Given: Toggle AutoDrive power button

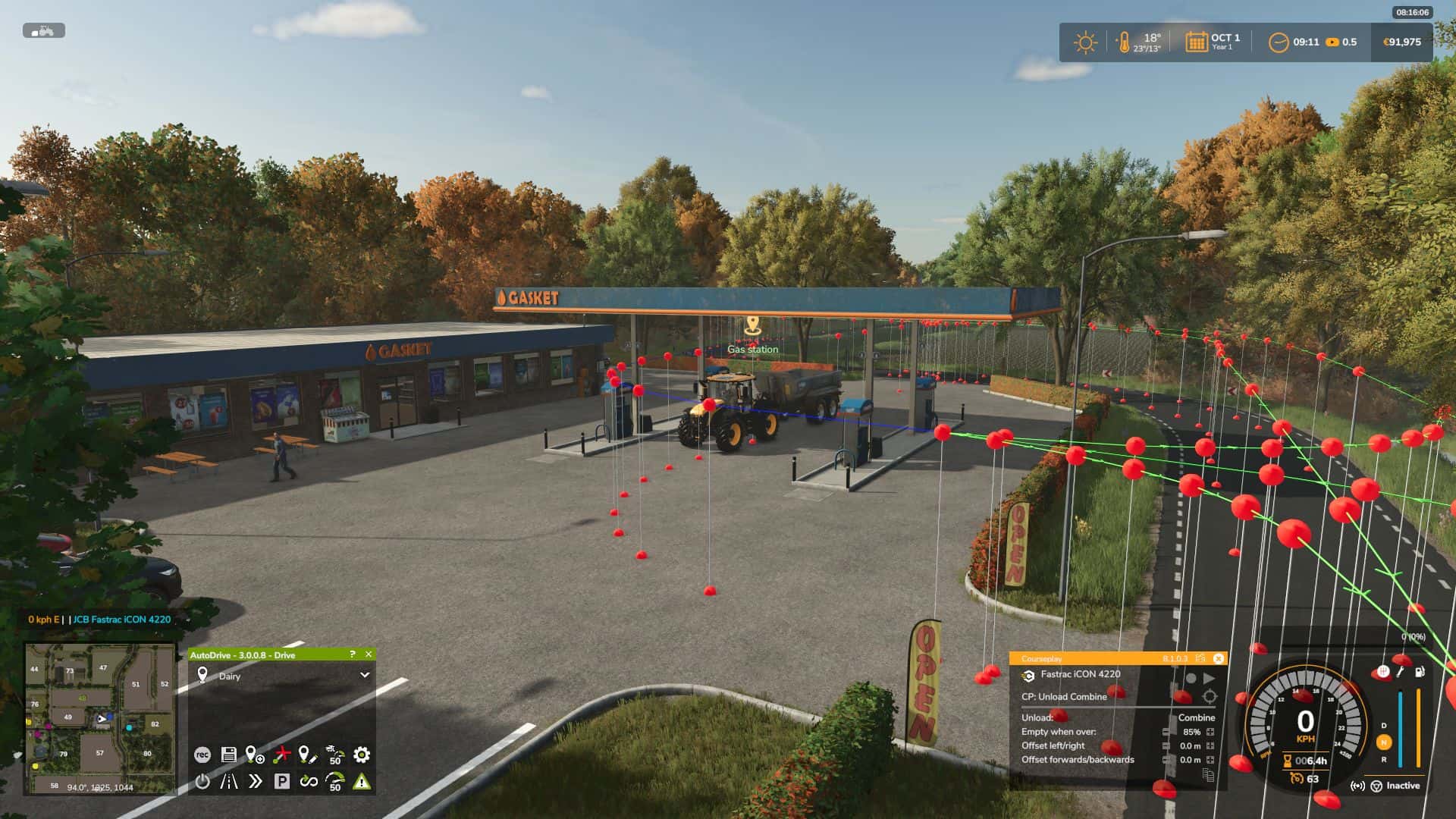Looking at the screenshot, I should 202,781.
